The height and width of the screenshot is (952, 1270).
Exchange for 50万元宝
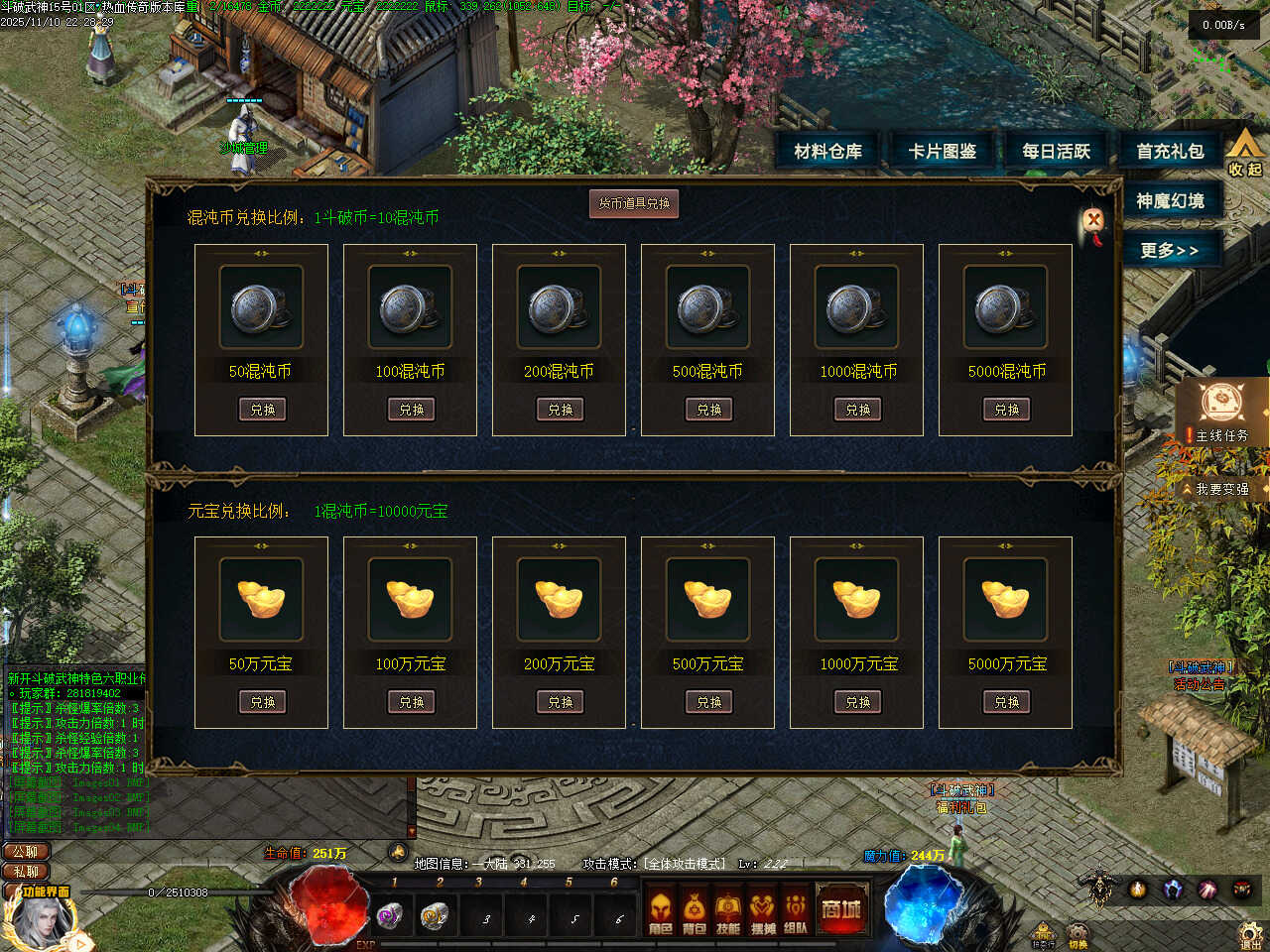pos(262,702)
